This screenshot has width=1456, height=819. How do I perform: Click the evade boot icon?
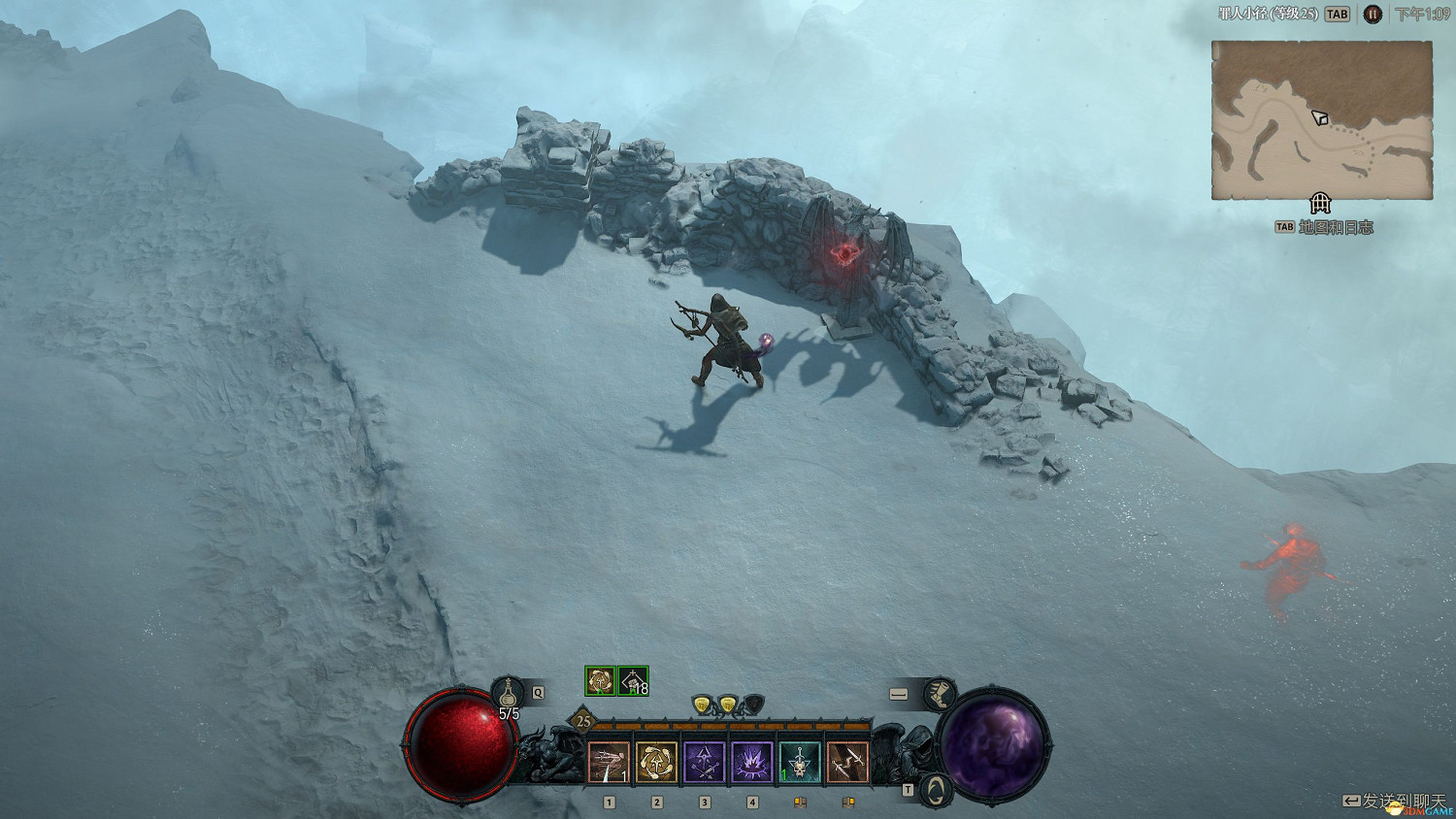pos(939,695)
